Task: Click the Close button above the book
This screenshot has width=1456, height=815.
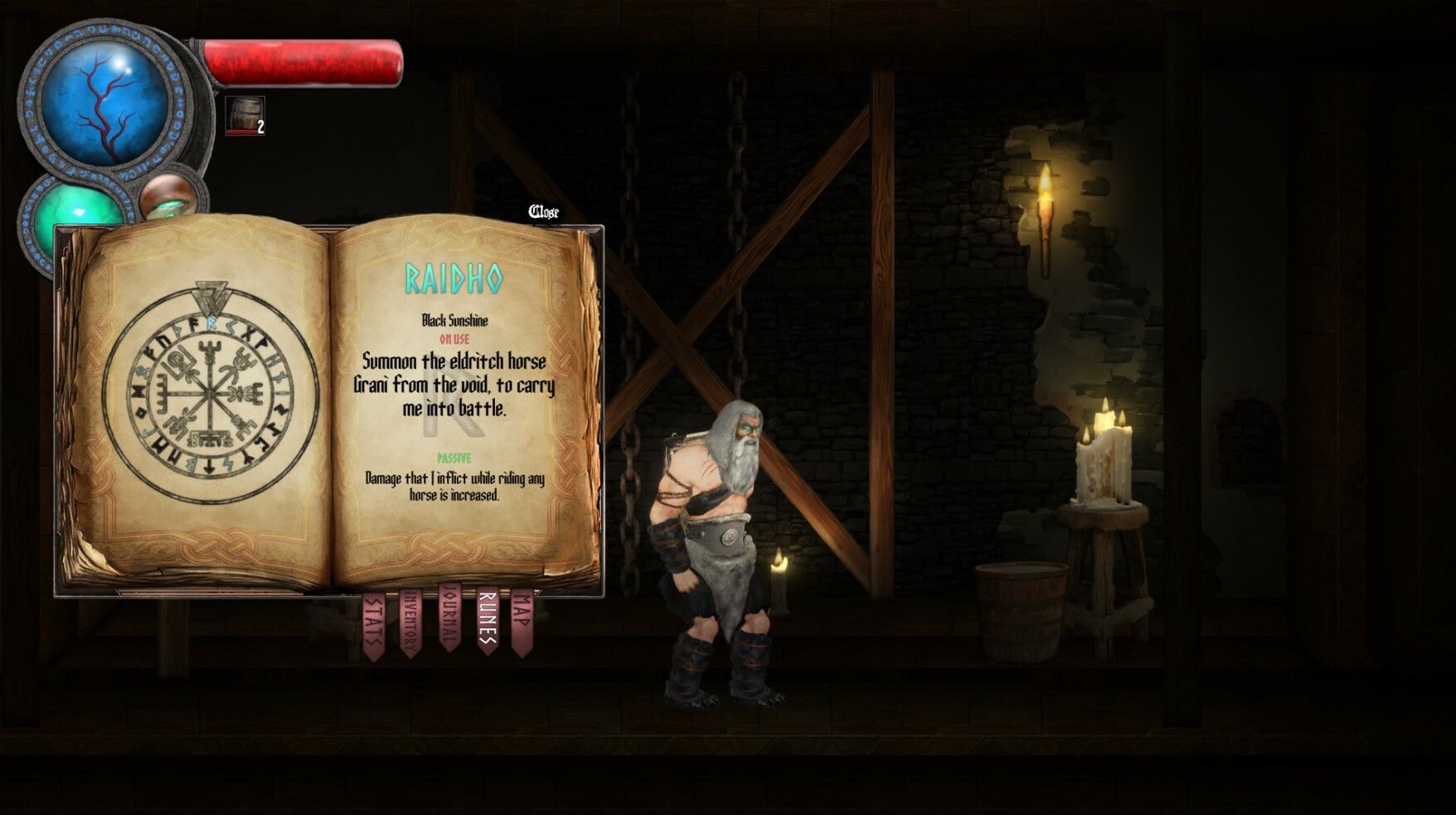Action: point(545,211)
